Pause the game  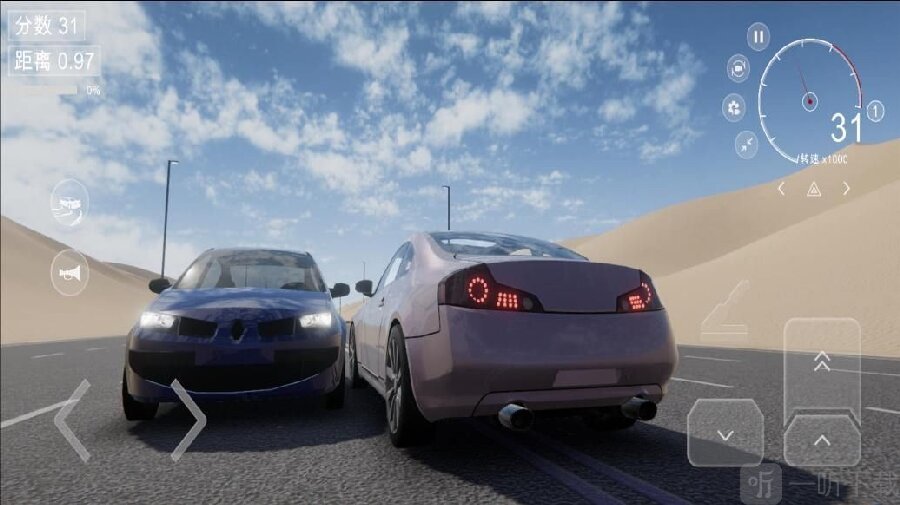tap(759, 38)
